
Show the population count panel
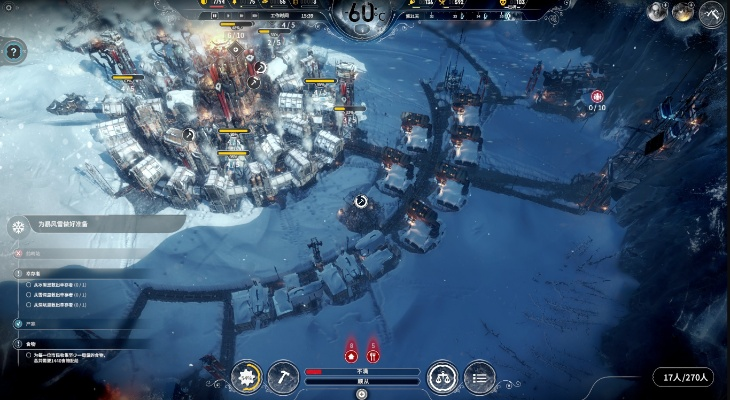pos(684,377)
